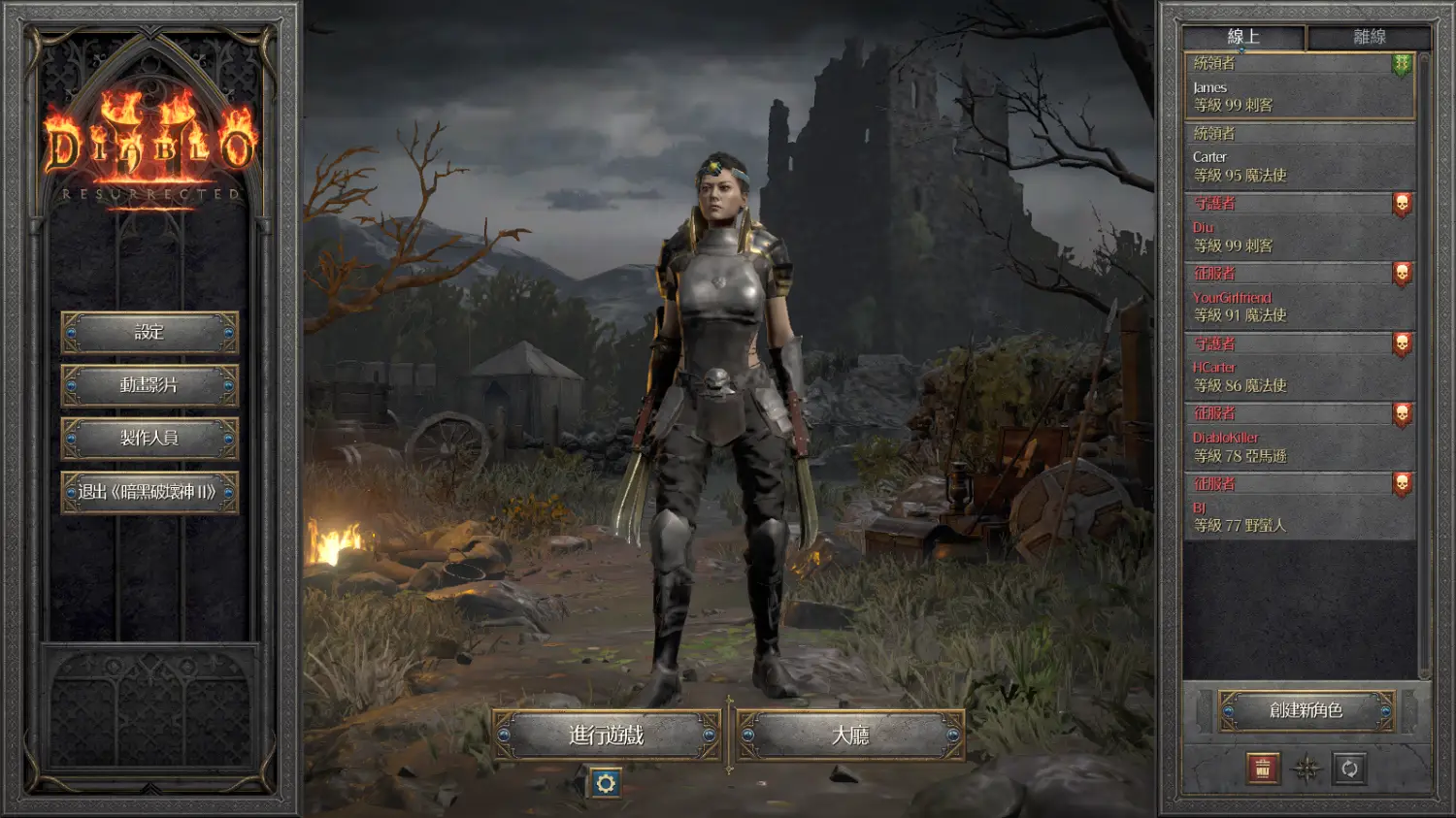Enter the 大廳 lobby
The height and width of the screenshot is (818, 1456).
[x=850, y=736]
